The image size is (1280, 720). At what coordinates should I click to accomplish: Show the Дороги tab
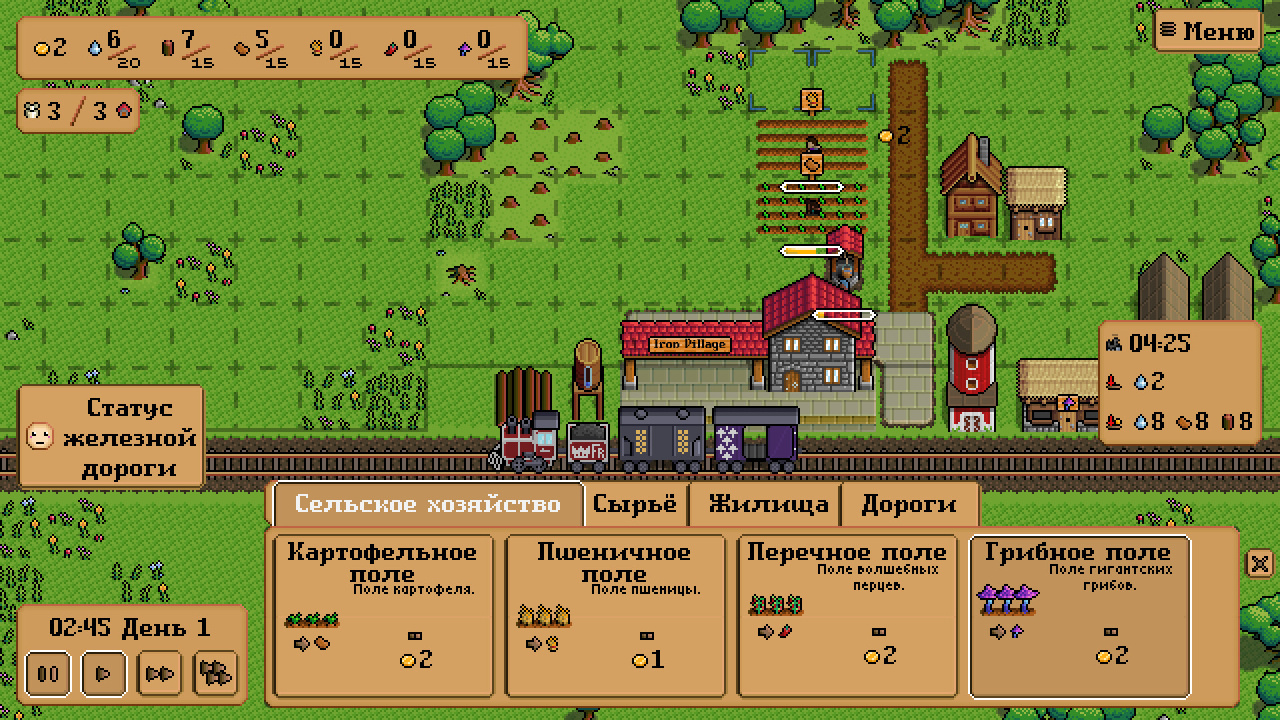(908, 504)
